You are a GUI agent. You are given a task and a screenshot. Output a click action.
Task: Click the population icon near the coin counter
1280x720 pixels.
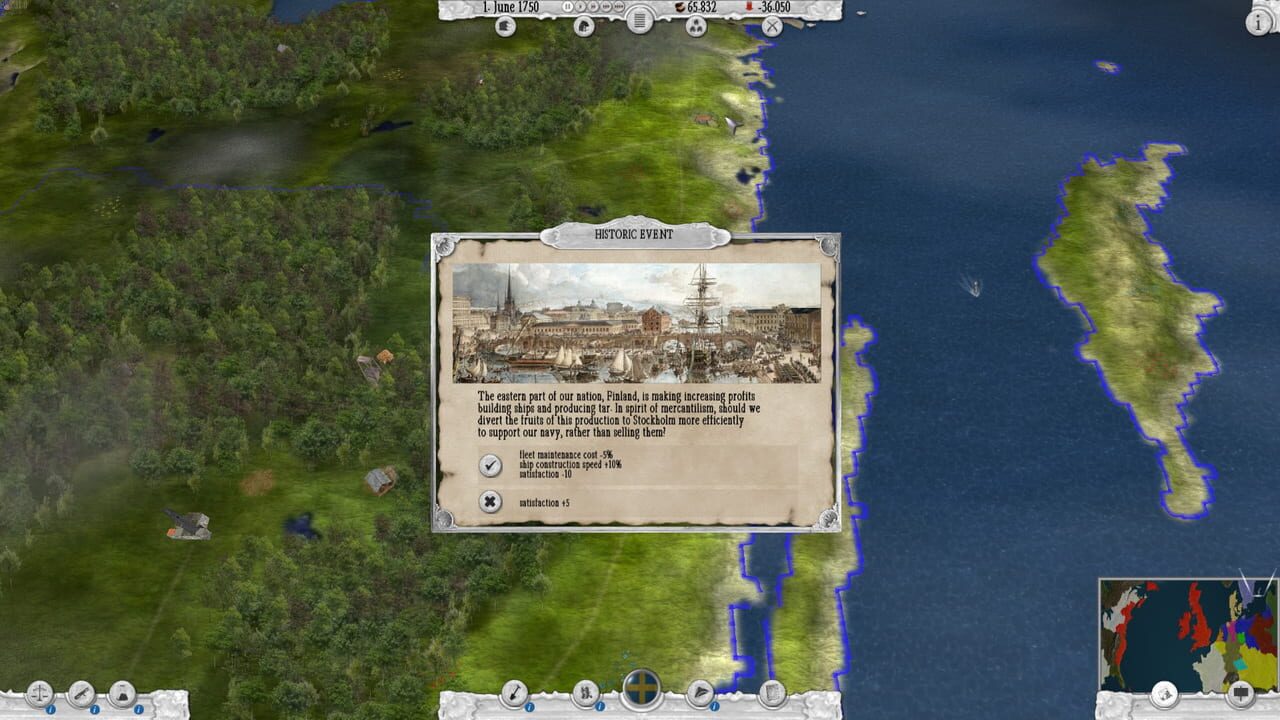click(697, 27)
